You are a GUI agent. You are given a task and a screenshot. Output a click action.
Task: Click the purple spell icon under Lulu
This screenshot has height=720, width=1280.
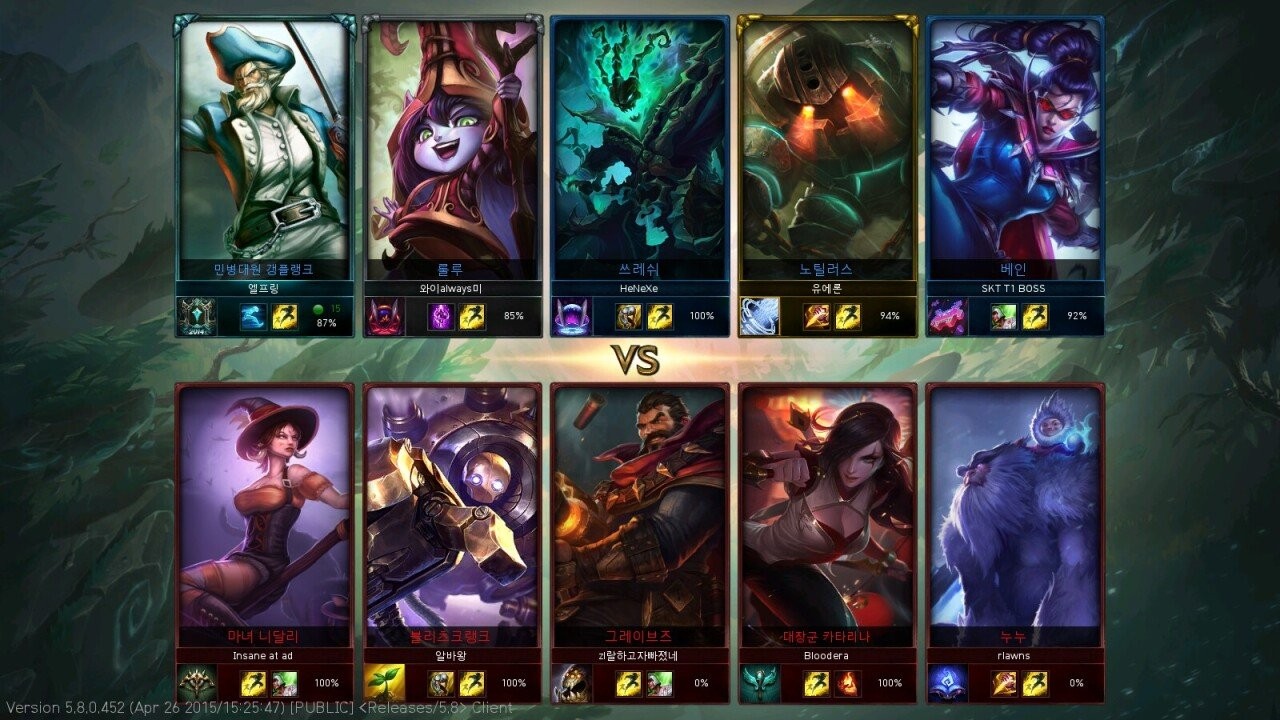coord(441,317)
